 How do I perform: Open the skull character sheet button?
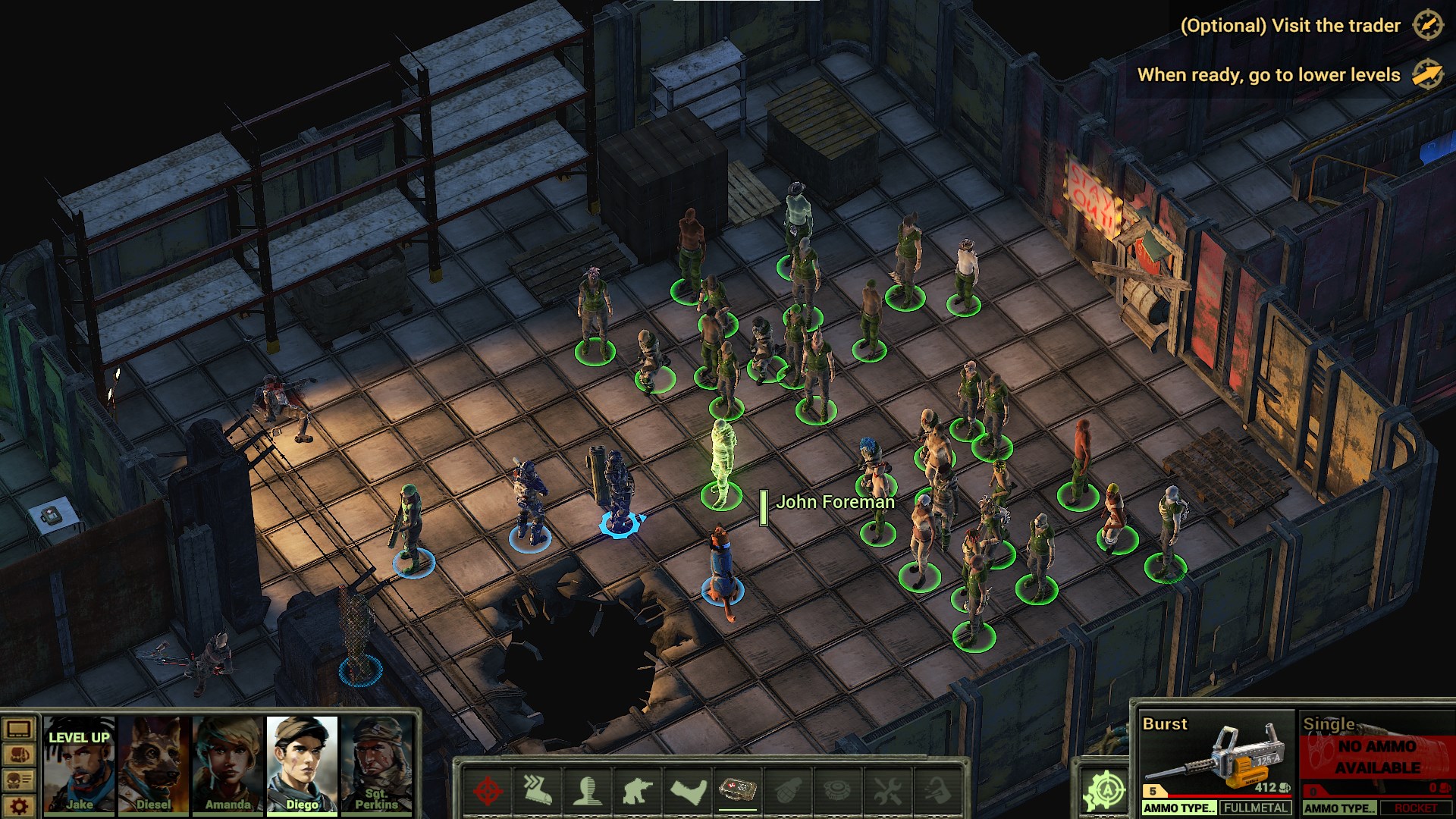19,780
